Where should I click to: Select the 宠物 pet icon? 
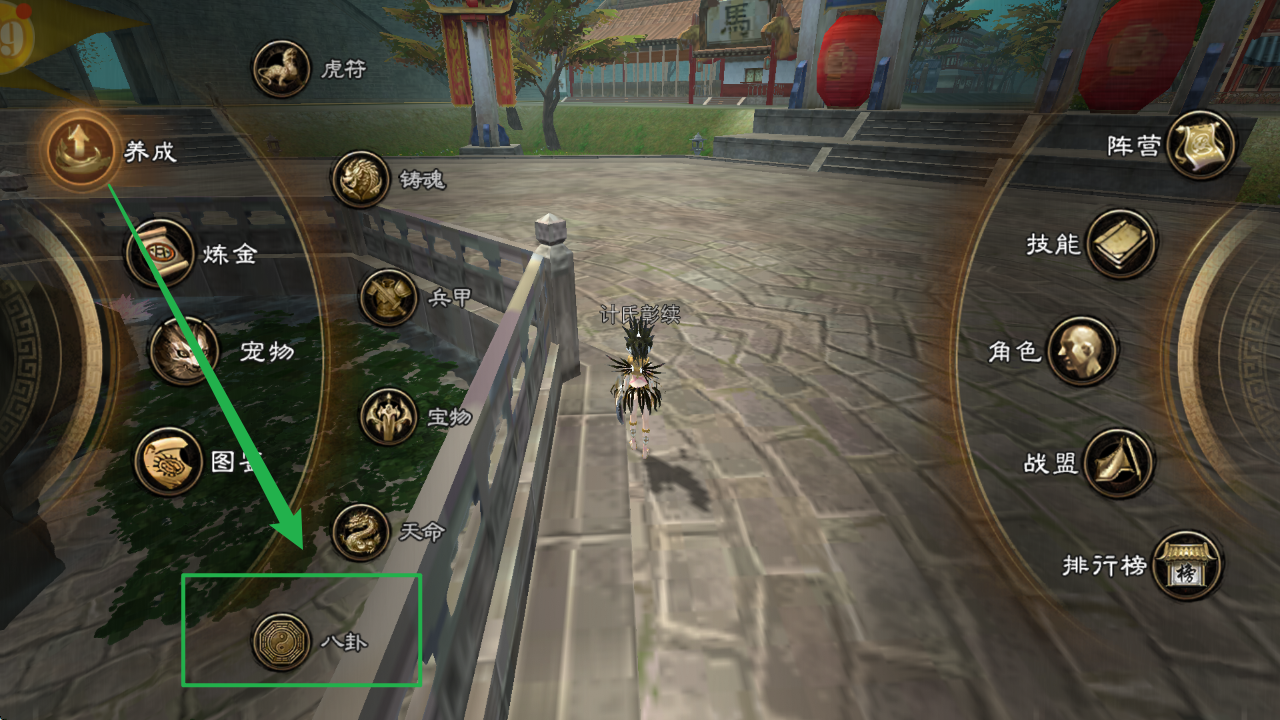click(x=184, y=351)
